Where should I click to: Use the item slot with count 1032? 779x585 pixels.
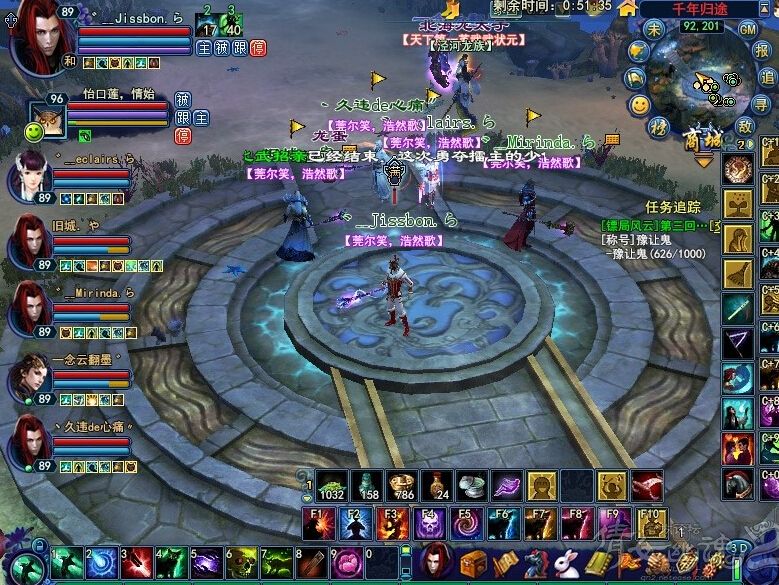pos(332,486)
